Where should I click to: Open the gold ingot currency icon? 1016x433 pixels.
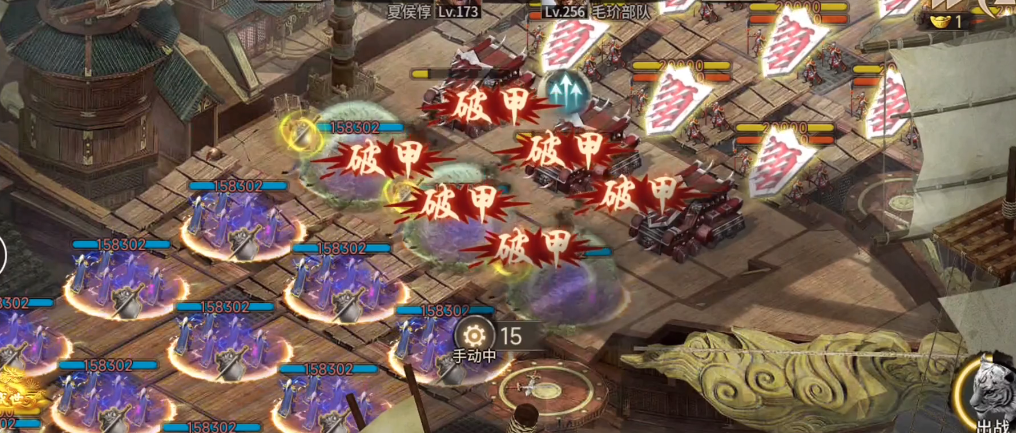937,19
